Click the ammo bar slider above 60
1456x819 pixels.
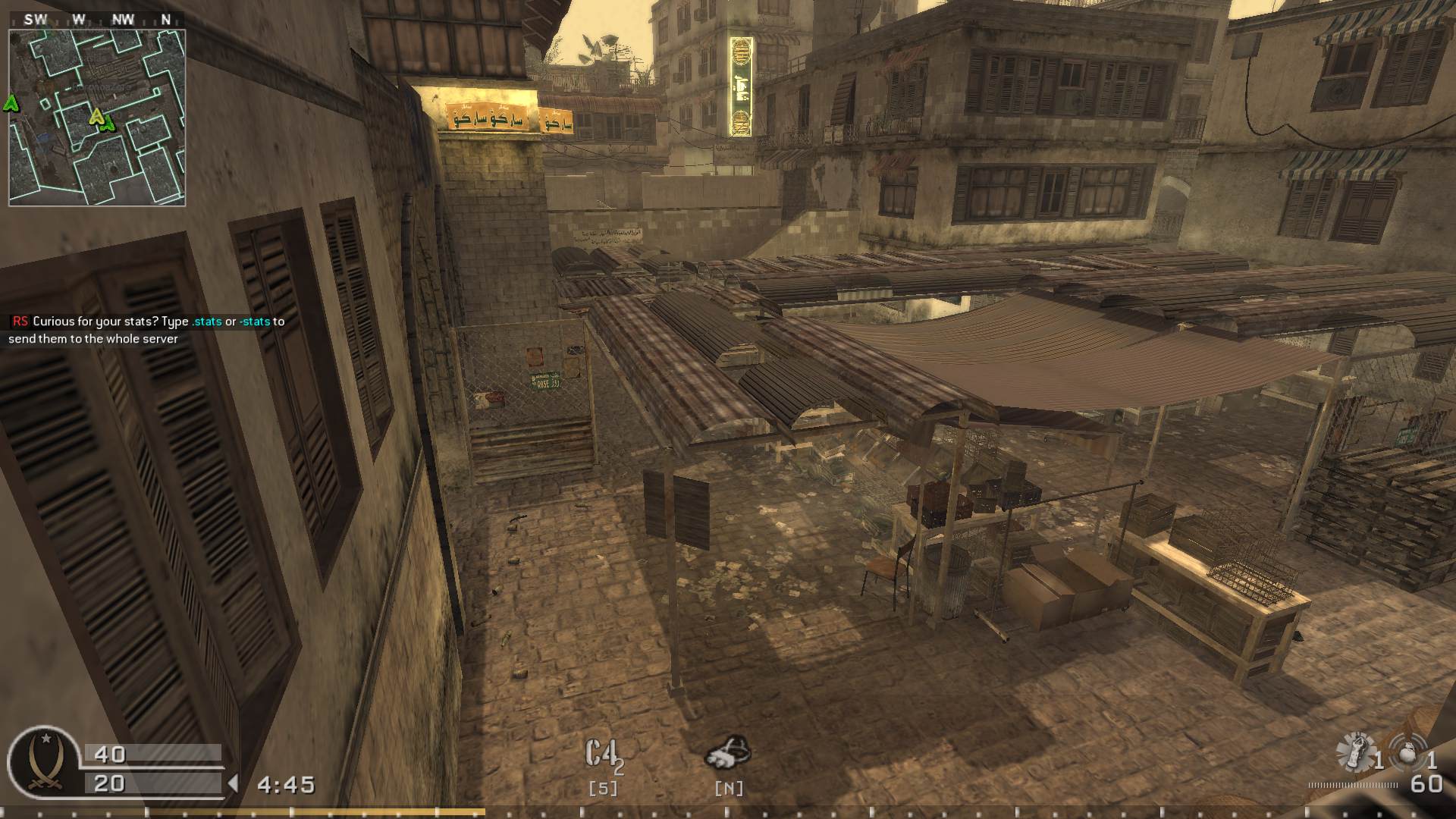1353,786
